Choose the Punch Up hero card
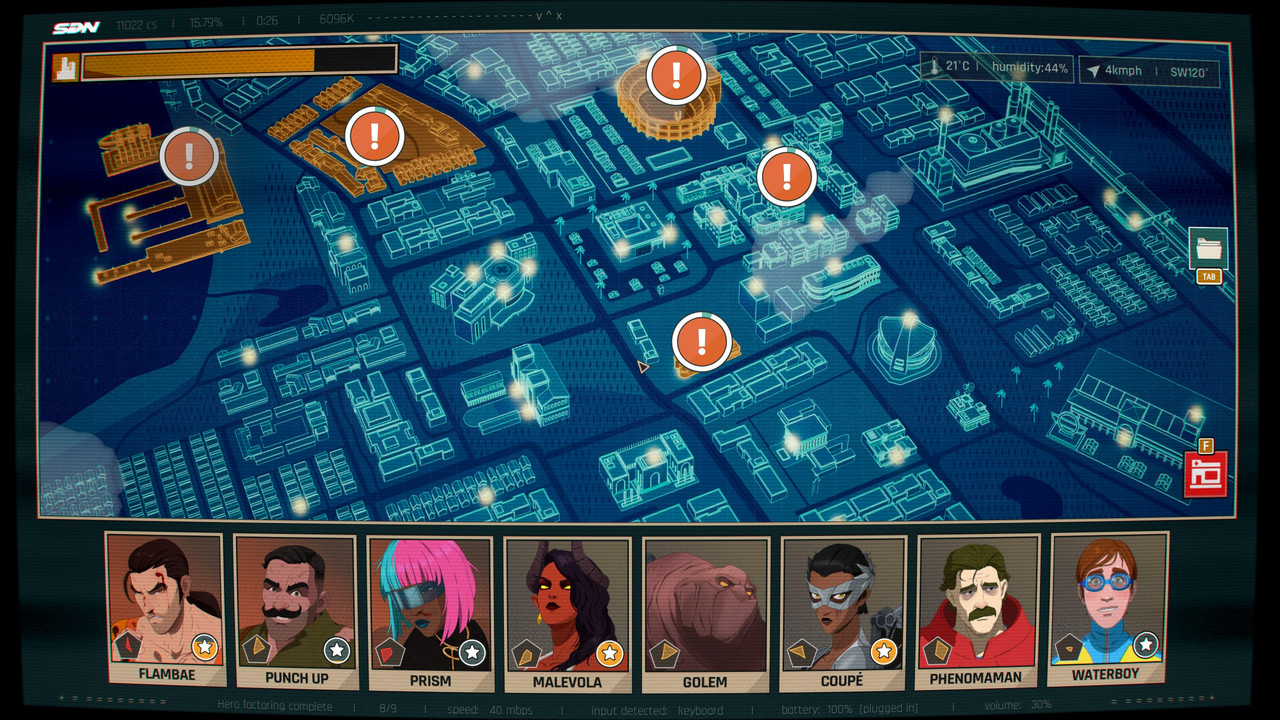This screenshot has width=1280, height=720. pyautogui.click(x=296, y=612)
